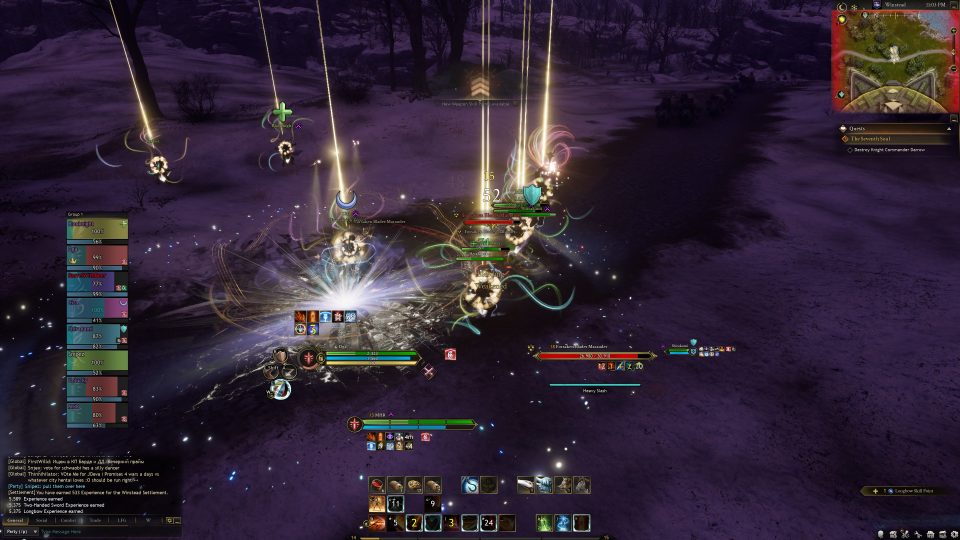The height and width of the screenshot is (540, 960).
Task: Activate the fiery slash ability icon
Action: tap(376, 522)
